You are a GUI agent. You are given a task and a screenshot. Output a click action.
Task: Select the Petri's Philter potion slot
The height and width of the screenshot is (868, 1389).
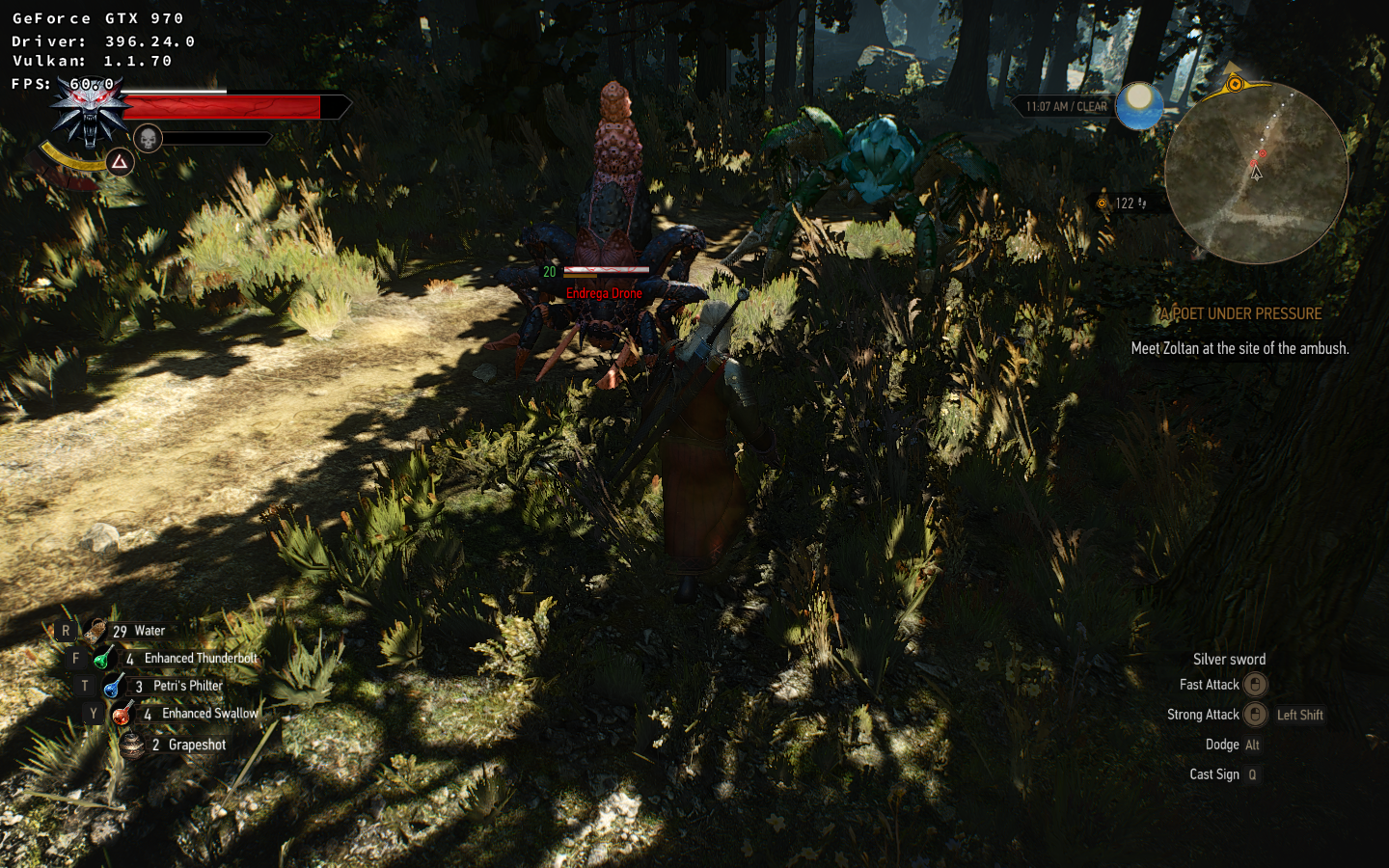tap(113, 687)
